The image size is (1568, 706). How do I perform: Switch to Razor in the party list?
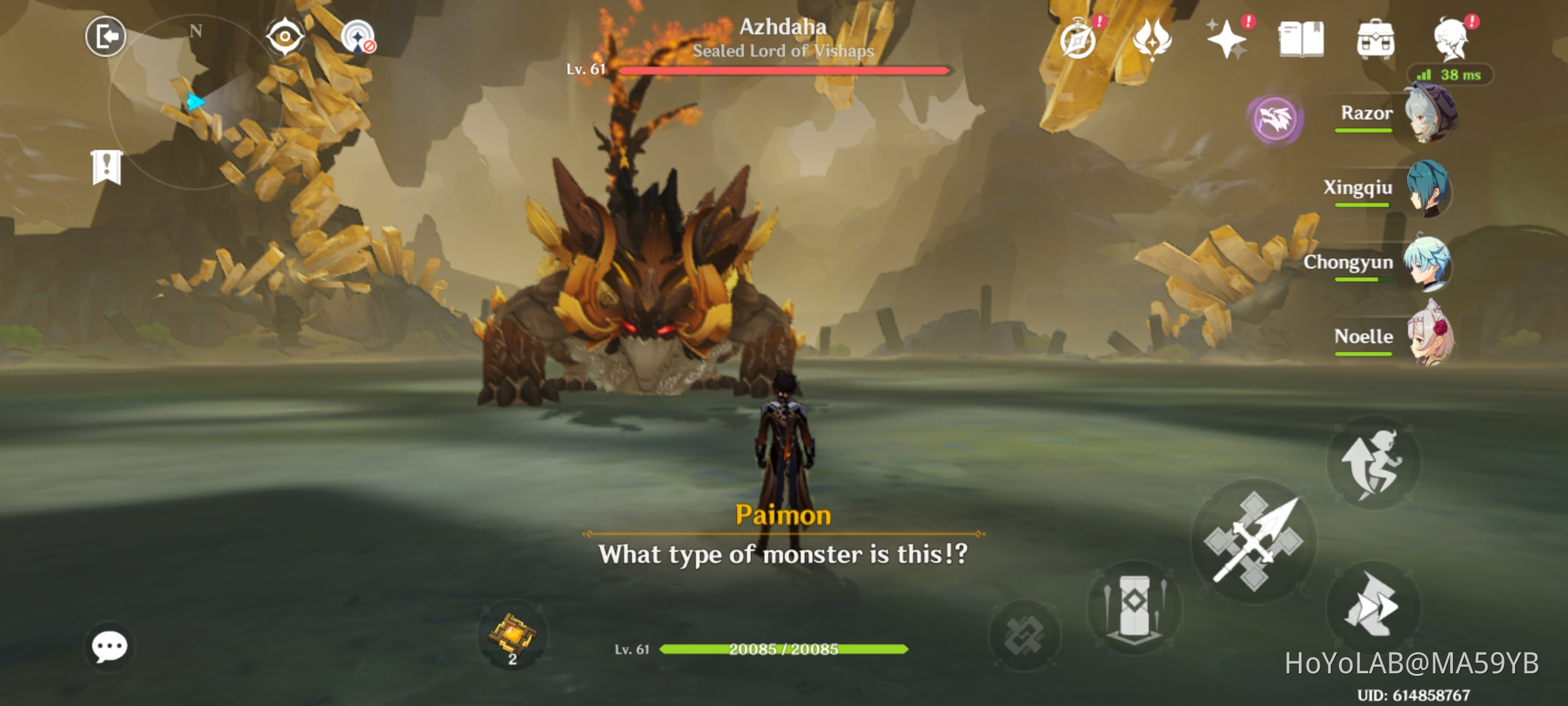(1428, 116)
